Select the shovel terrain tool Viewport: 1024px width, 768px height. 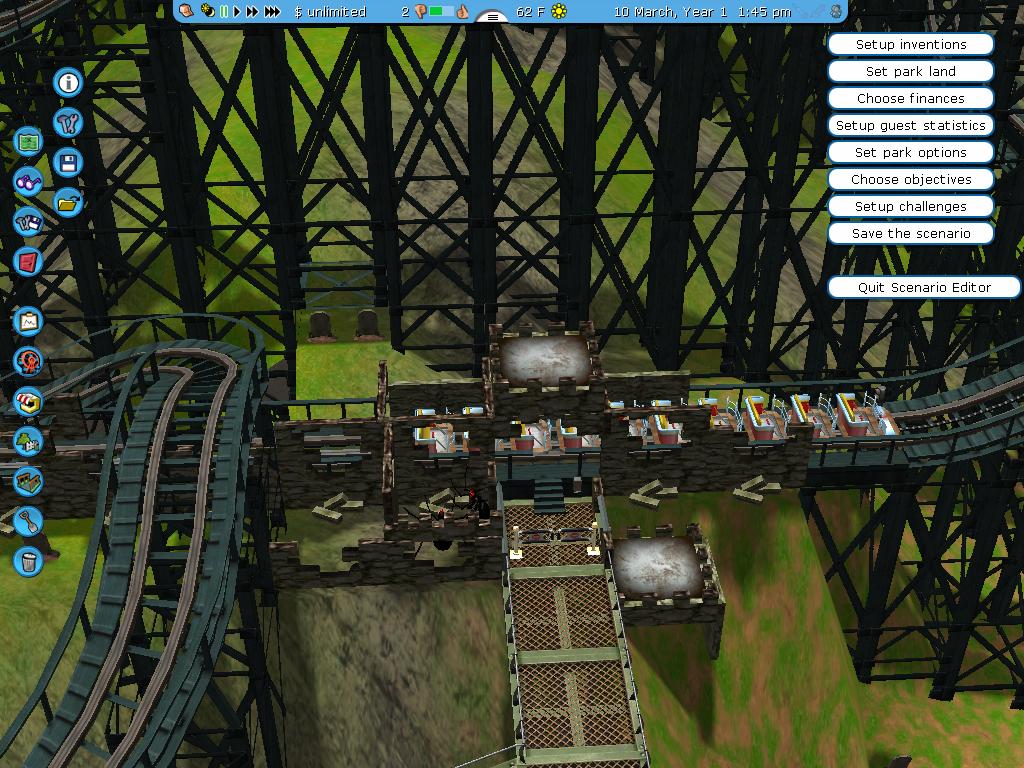(x=28, y=520)
